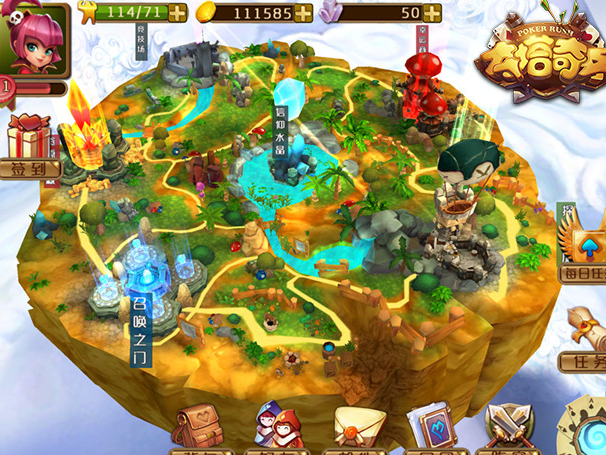
Task: Open the player avatar profile
Action: coord(35,38)
